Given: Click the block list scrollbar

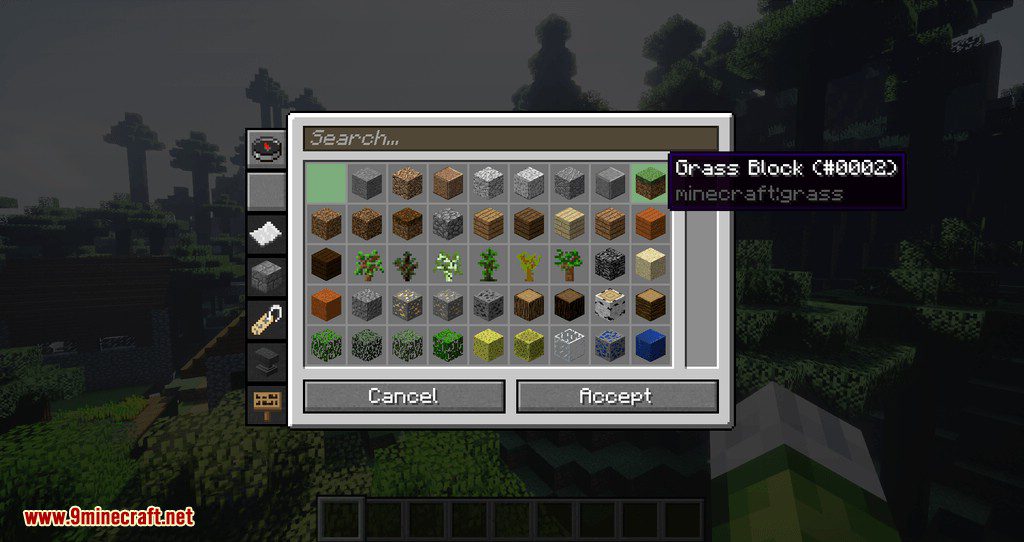Looking at the screenshot, I should click(701, 265).
